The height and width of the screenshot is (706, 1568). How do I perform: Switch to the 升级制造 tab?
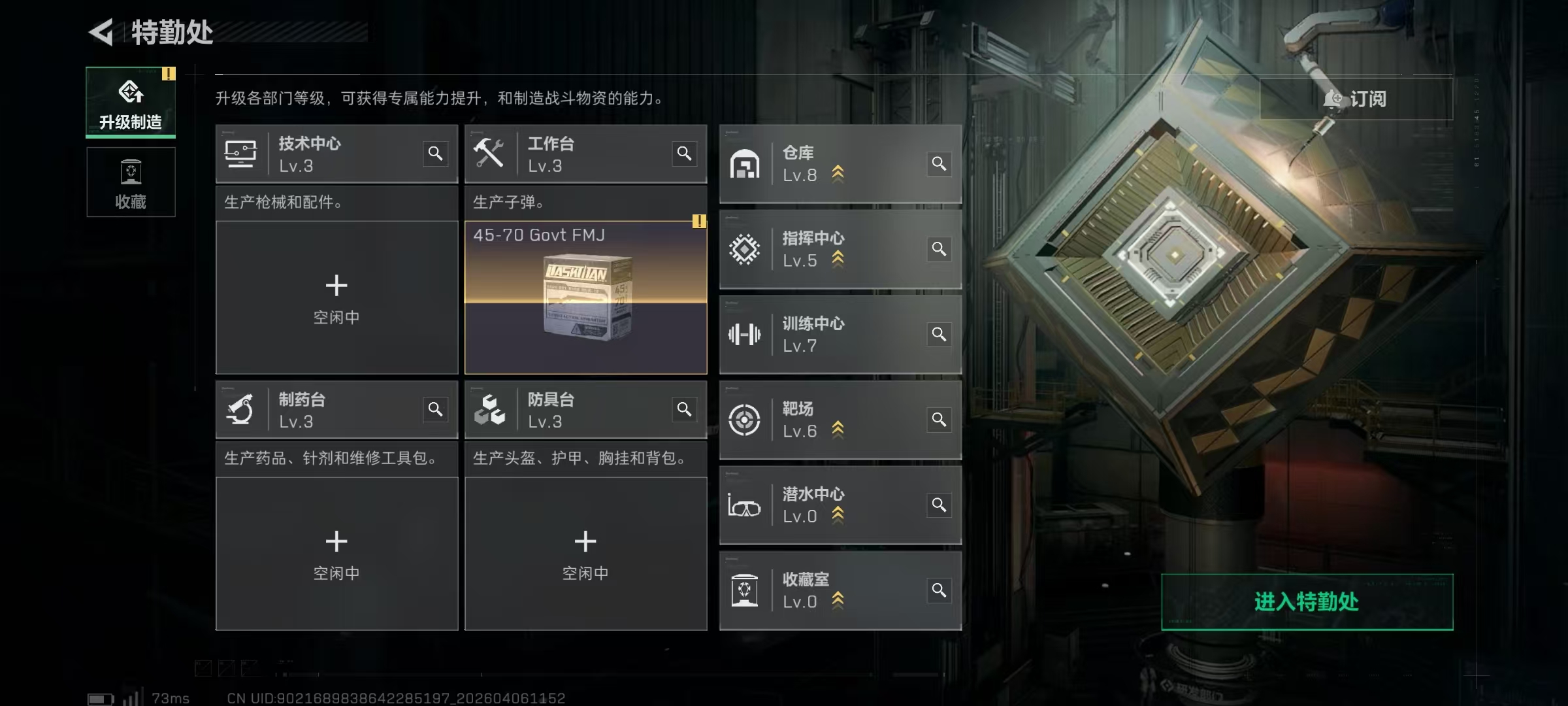(x=131, y=103)
